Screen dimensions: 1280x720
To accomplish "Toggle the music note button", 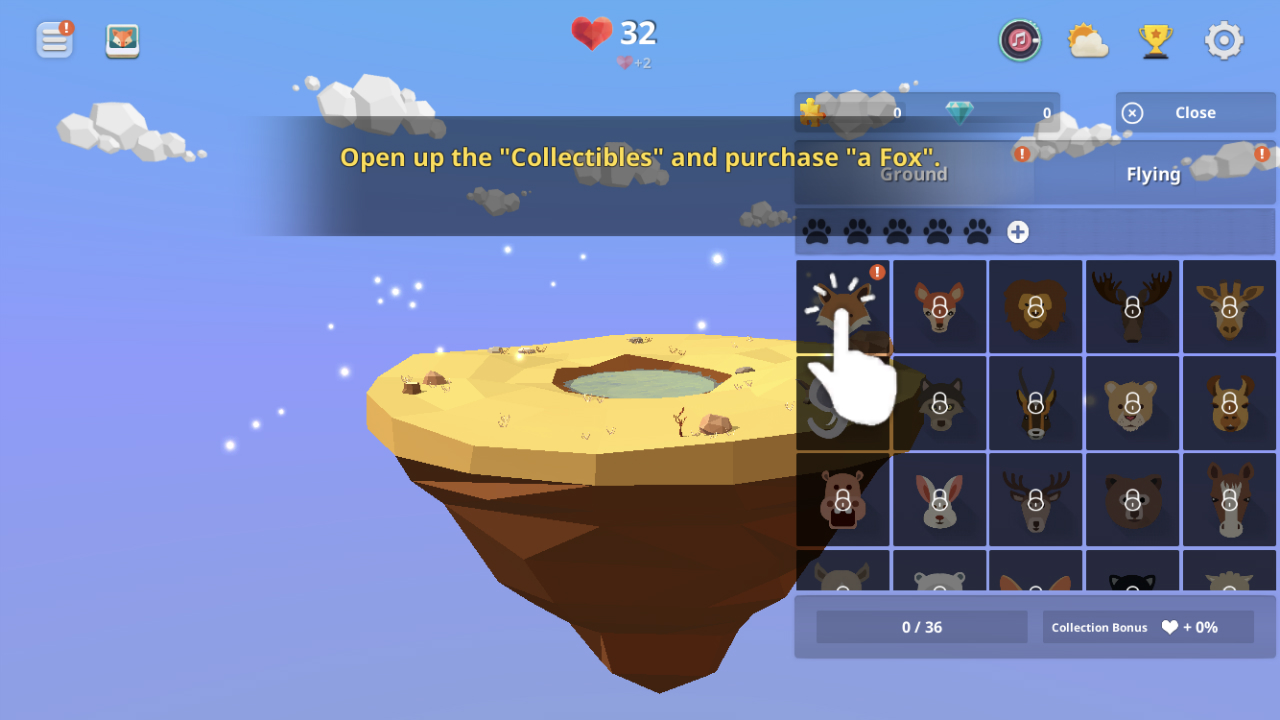I will tap(1019, 40).
